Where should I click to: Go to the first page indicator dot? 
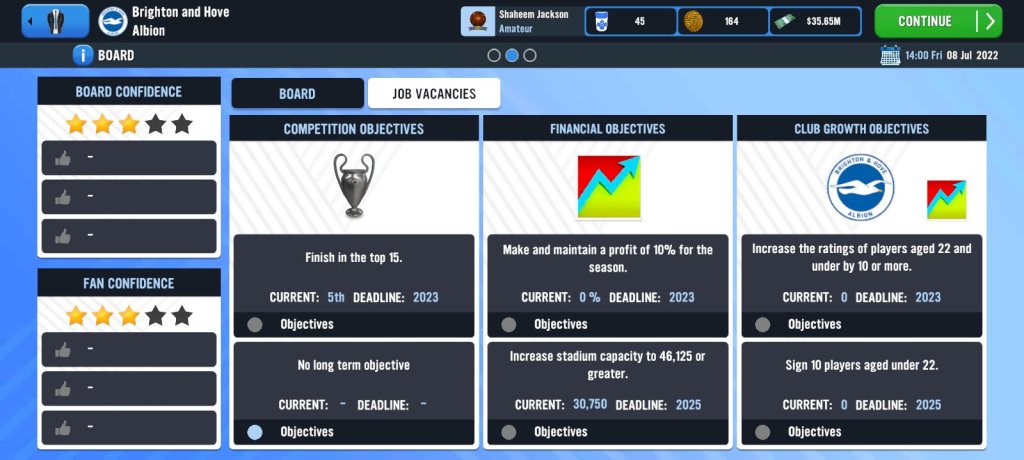point(494,55)
